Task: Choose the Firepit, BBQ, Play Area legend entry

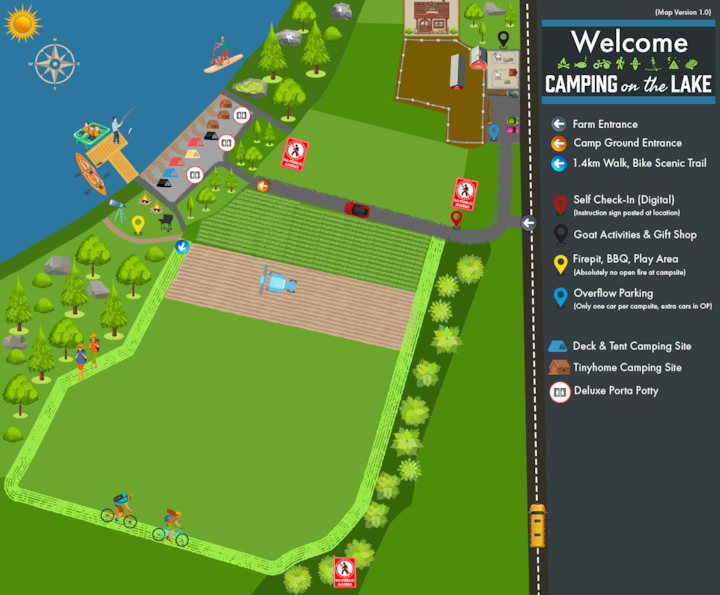Action: coord(625,260)
